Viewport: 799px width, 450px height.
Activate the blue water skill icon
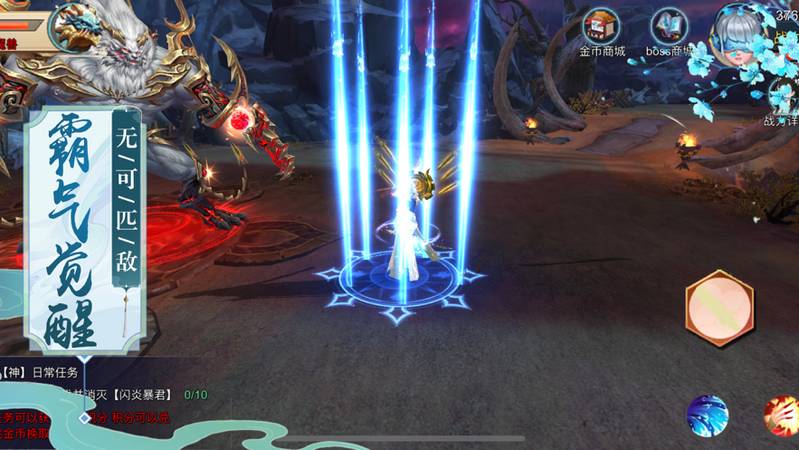point(707,415)
